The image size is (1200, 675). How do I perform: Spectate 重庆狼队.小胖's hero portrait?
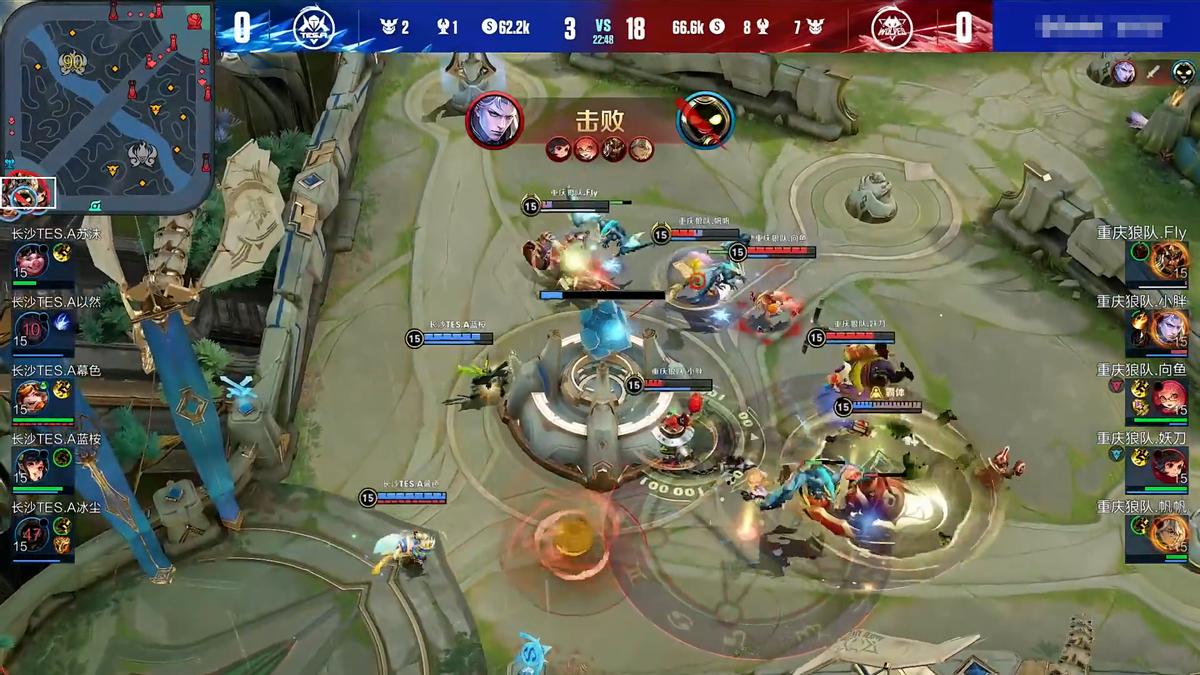[x=1167, y=329]
